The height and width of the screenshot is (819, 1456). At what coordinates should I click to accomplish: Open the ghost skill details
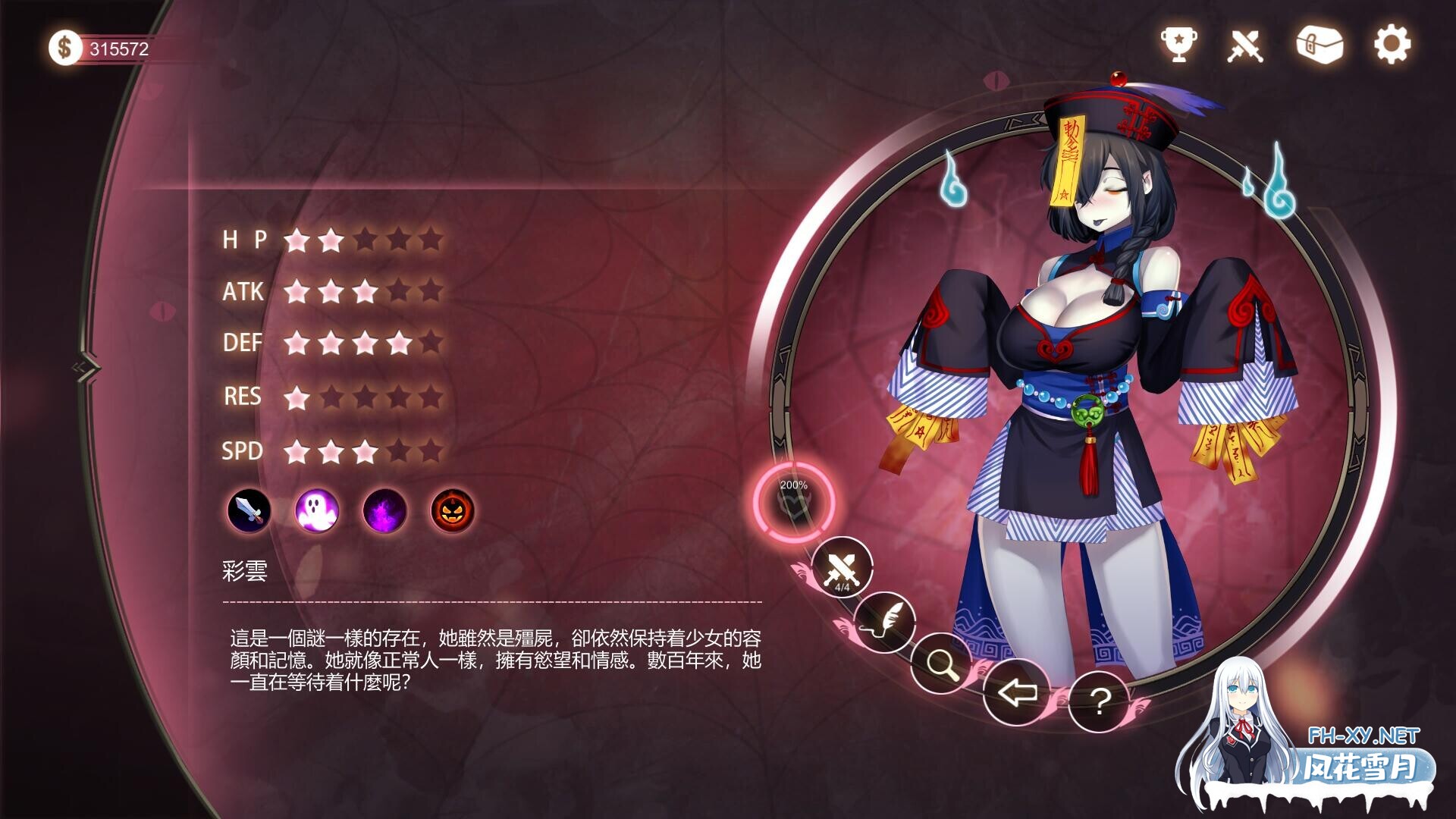[317, 512]
